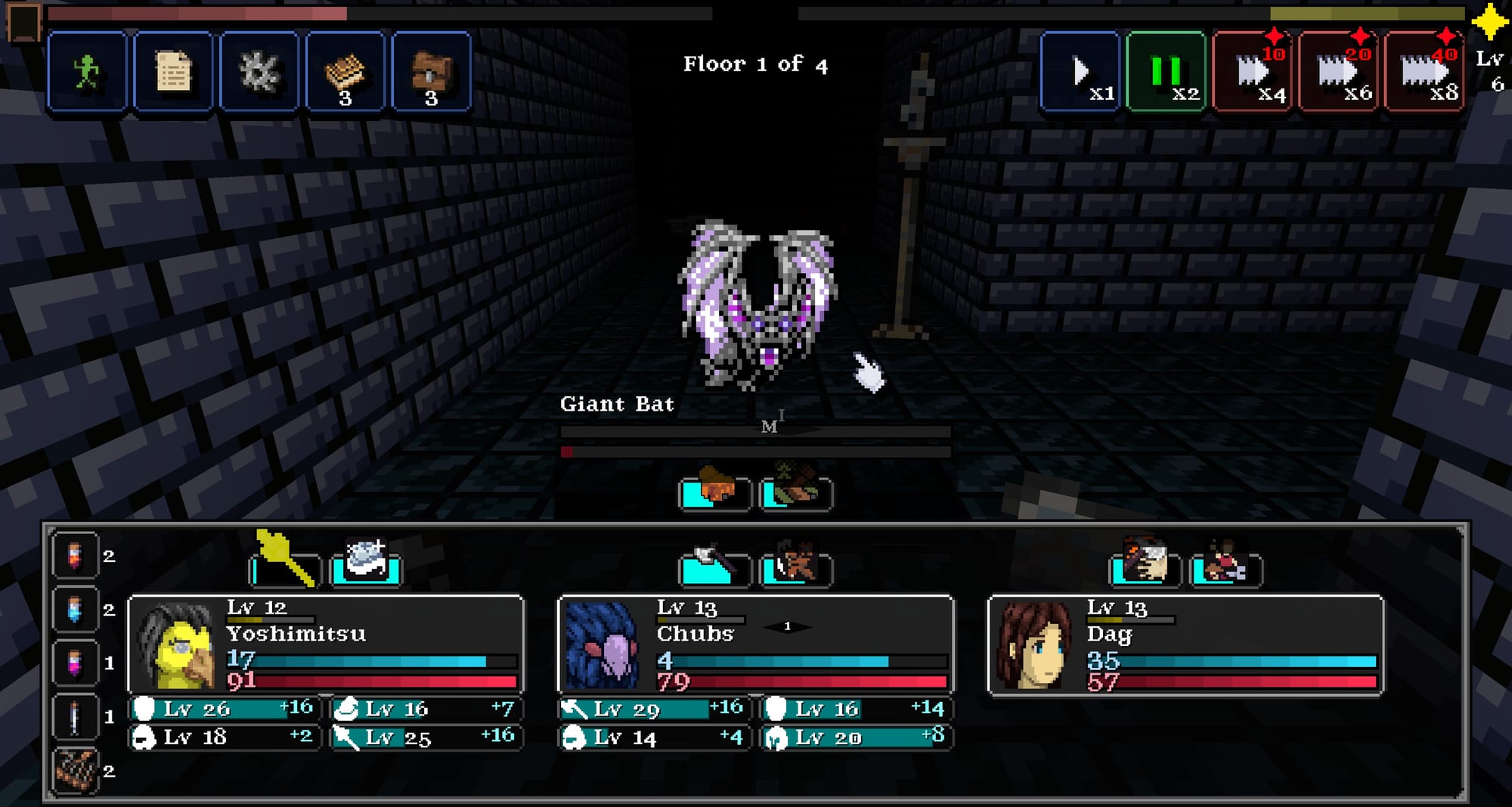Pause the game with the x2 button
This screenshot has height=807, width=1512.
point(1165,72)
